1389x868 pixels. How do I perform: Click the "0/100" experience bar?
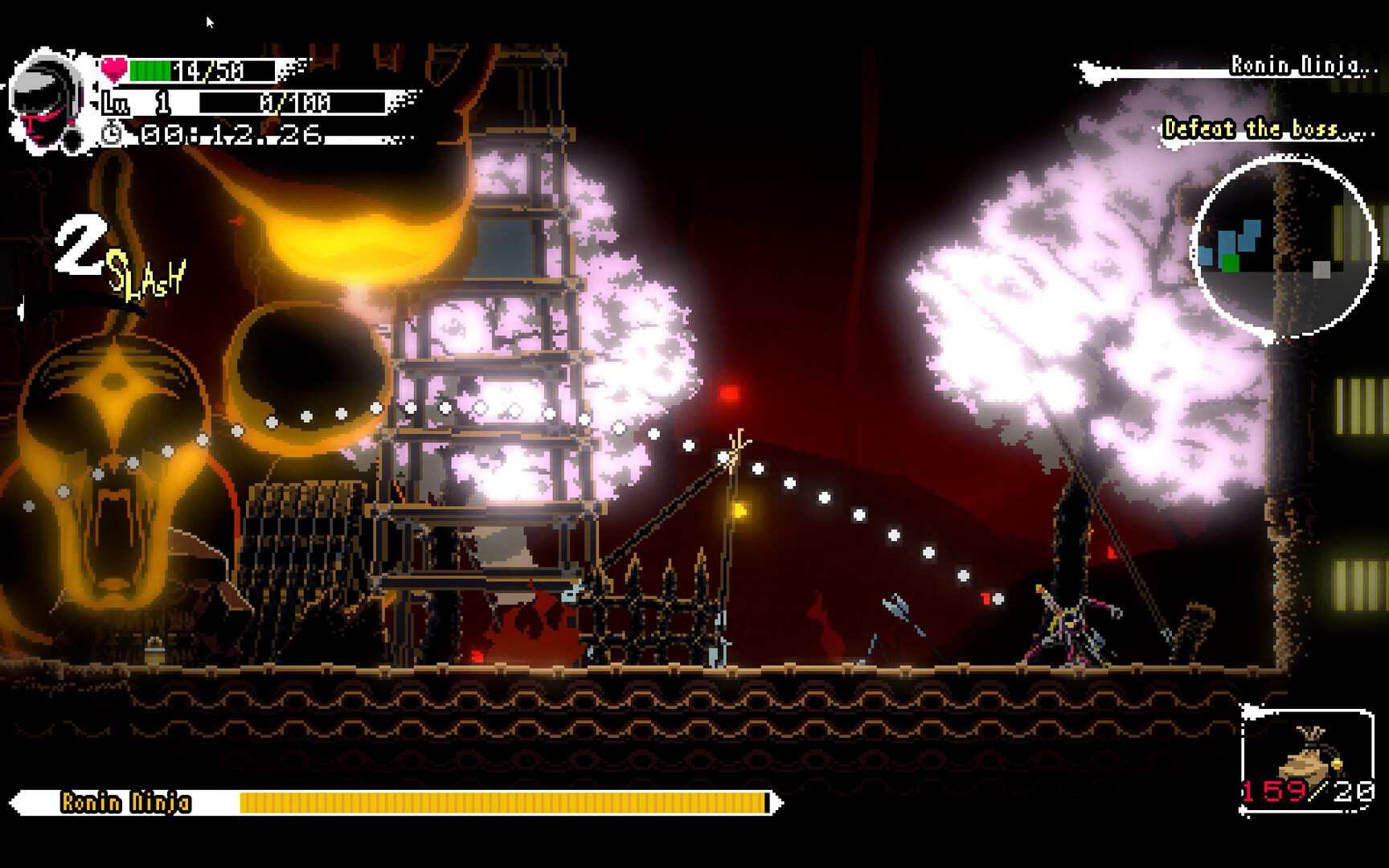click(293, 103)
